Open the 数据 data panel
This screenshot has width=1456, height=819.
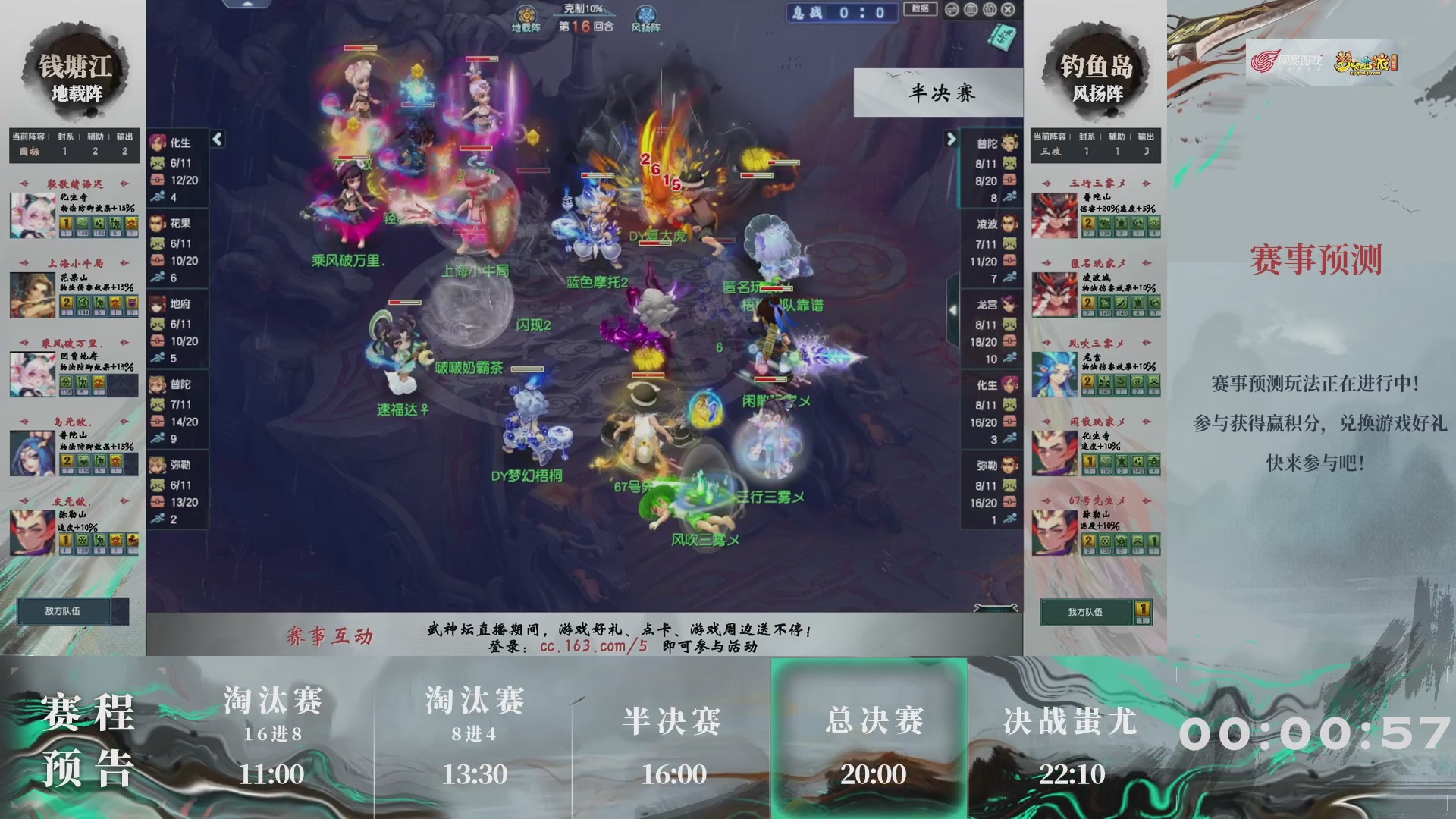coord(919,8)
